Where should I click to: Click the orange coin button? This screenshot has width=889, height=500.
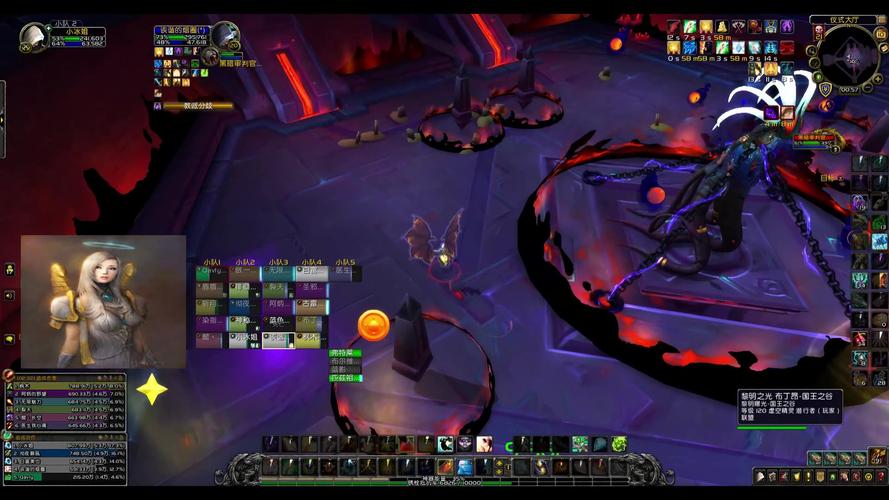(x=373, y=324)
